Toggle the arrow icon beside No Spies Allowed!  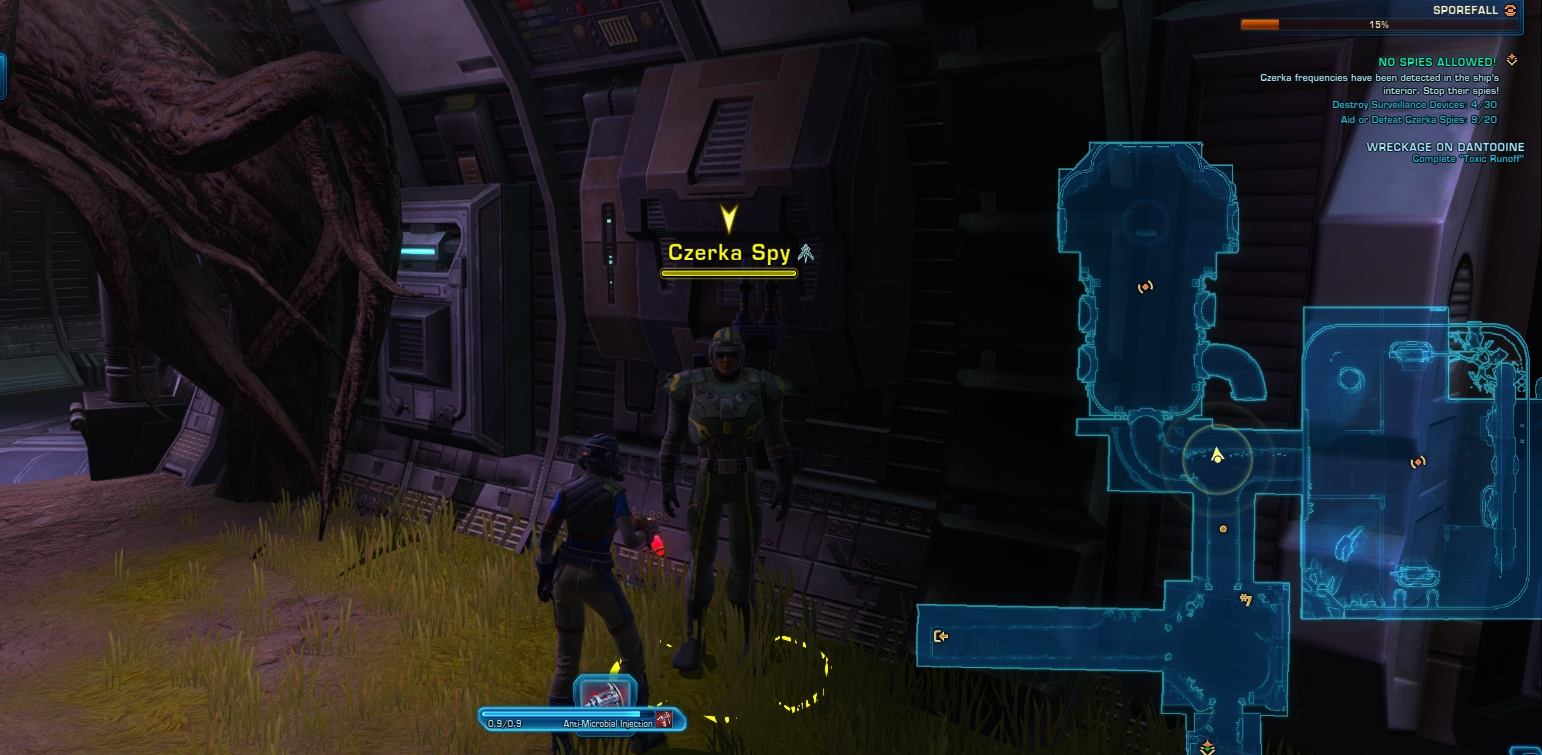(x=1511, y=61)
